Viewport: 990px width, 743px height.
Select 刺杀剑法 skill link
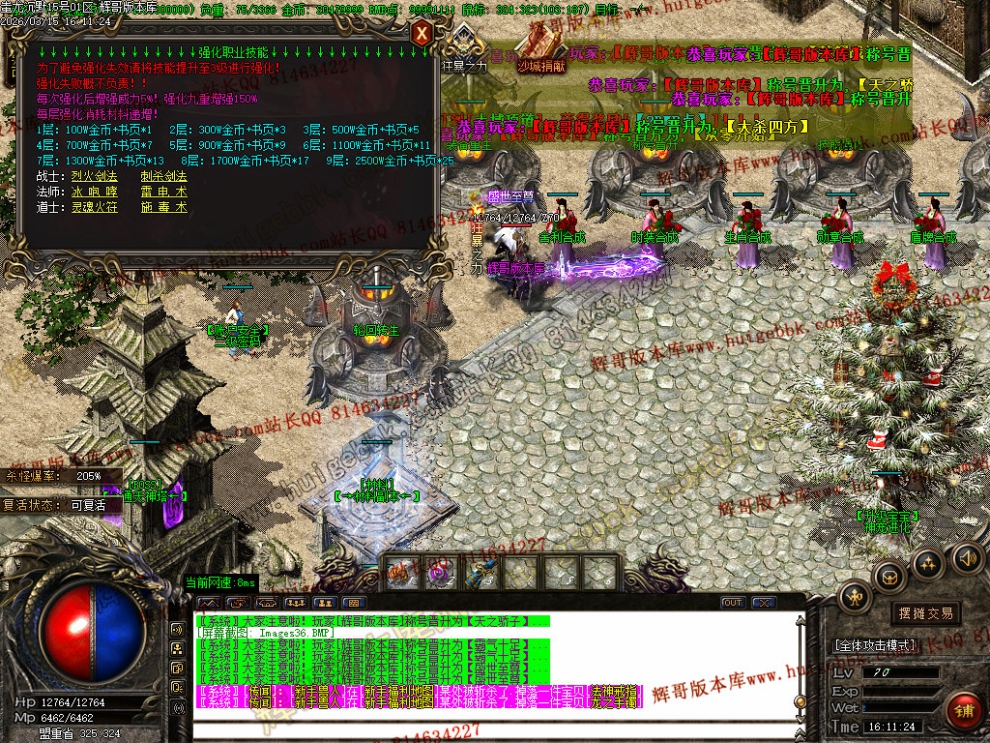pyautogui.click(x=164, y=176)
